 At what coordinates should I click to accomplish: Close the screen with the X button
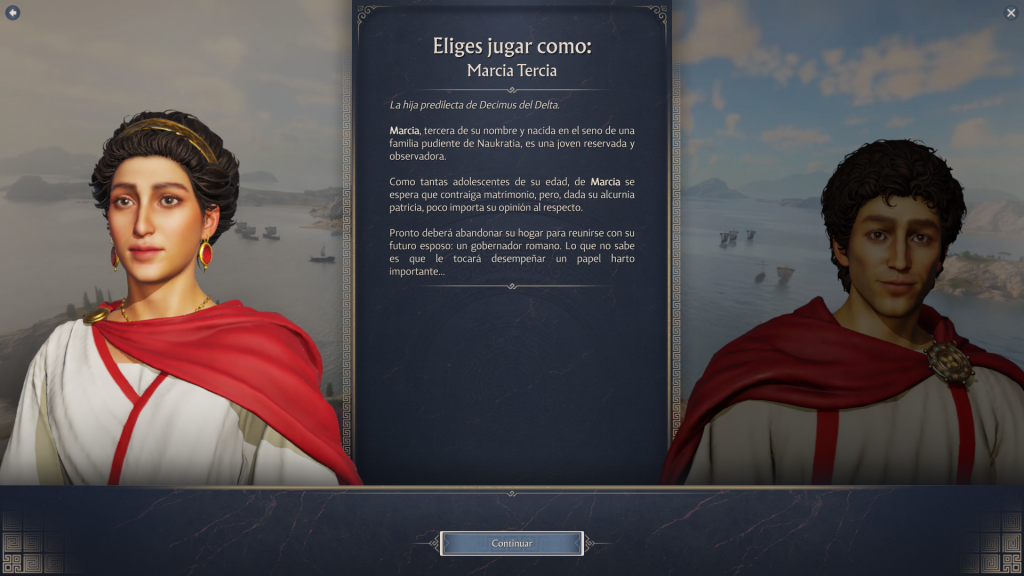click(1010, 12)
